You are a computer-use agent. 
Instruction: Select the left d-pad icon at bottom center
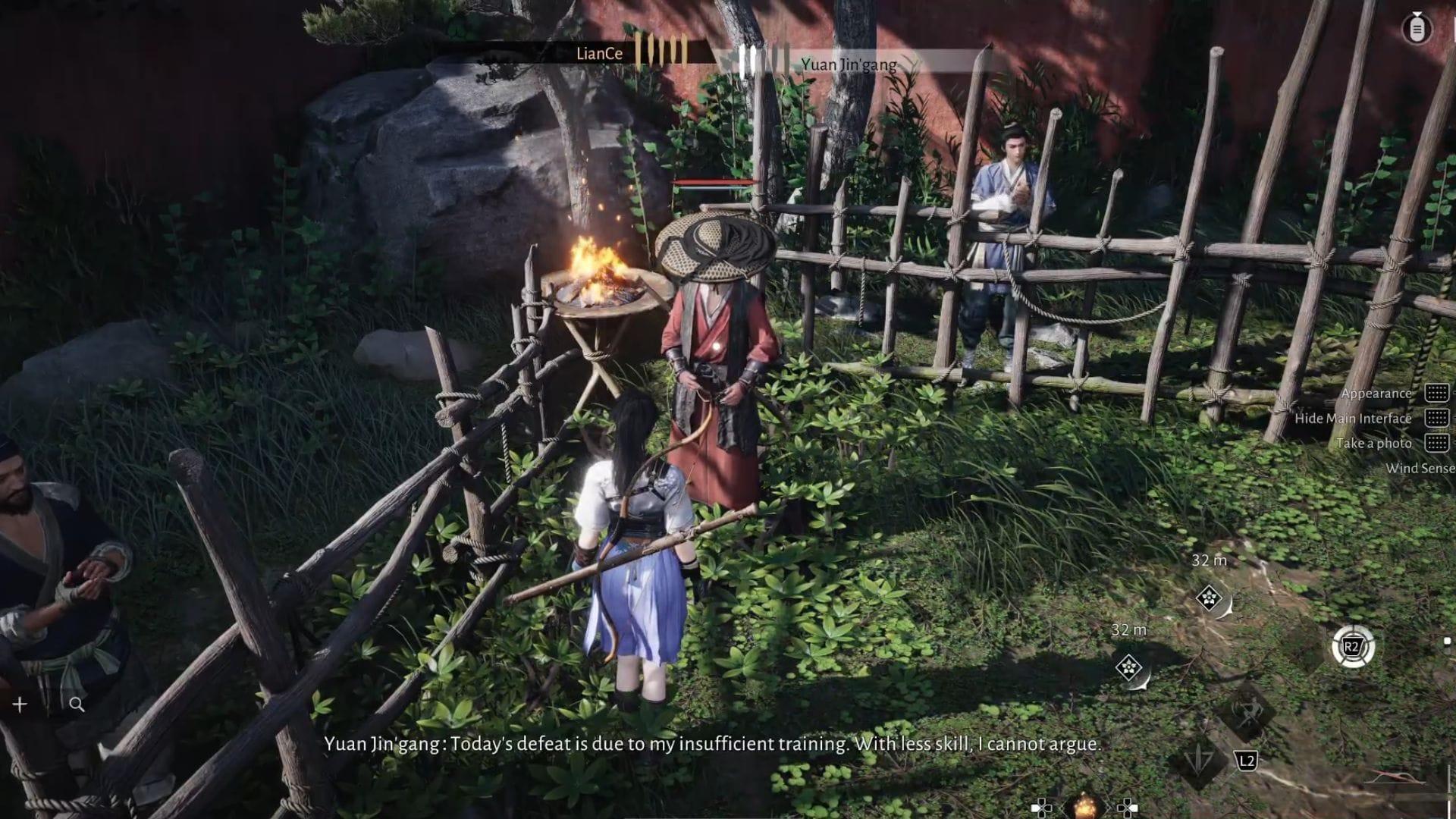[1042, 808]
